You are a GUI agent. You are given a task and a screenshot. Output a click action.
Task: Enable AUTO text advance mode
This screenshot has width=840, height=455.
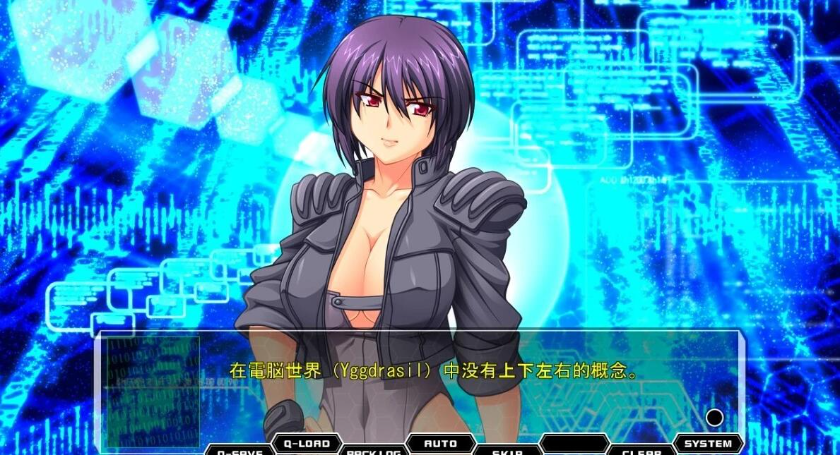(440, 443)
